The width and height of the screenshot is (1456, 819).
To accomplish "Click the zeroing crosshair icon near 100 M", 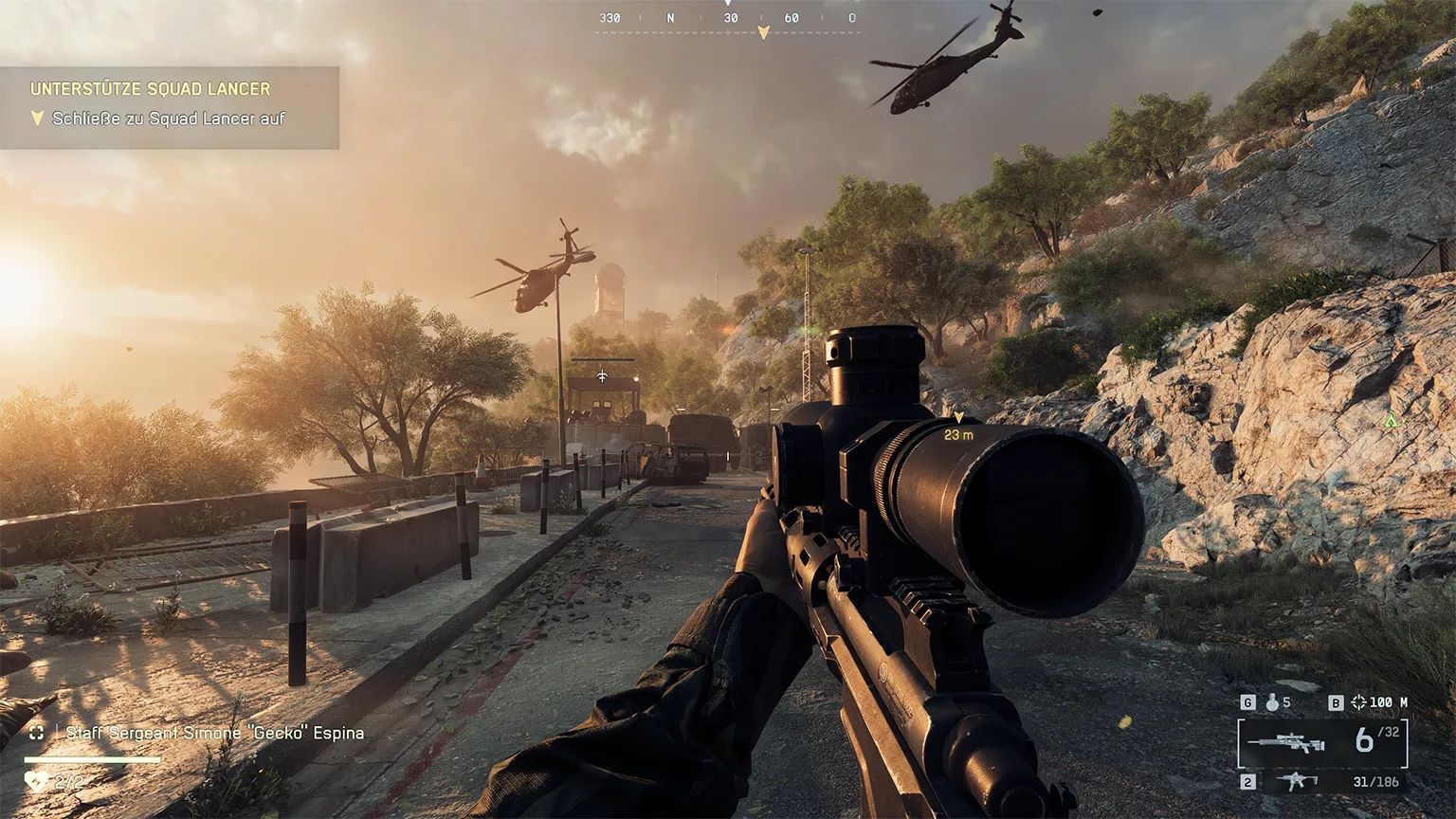I will (1359, 701).
